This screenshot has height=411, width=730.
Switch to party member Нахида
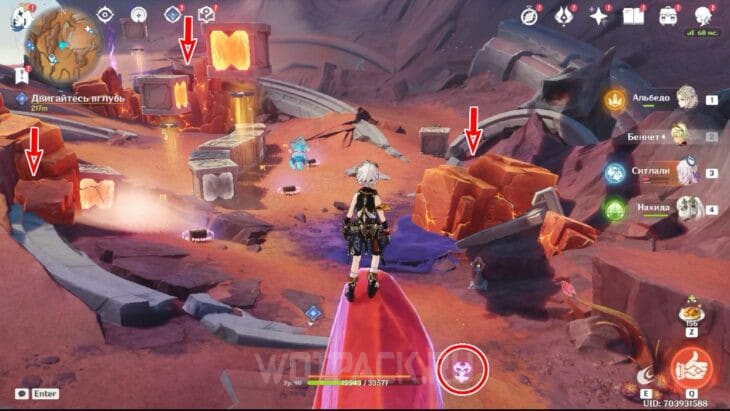tap(684, 208)
